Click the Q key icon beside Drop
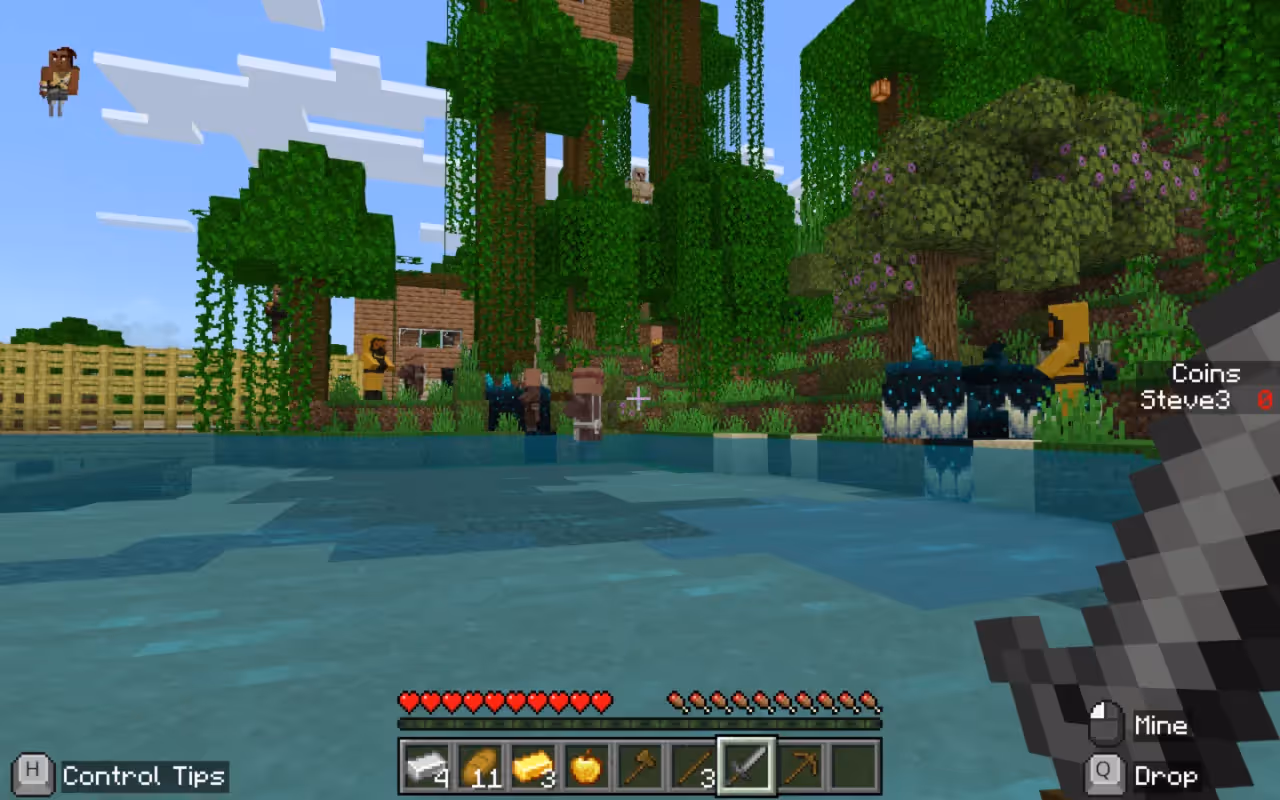 coord(1106,776)
